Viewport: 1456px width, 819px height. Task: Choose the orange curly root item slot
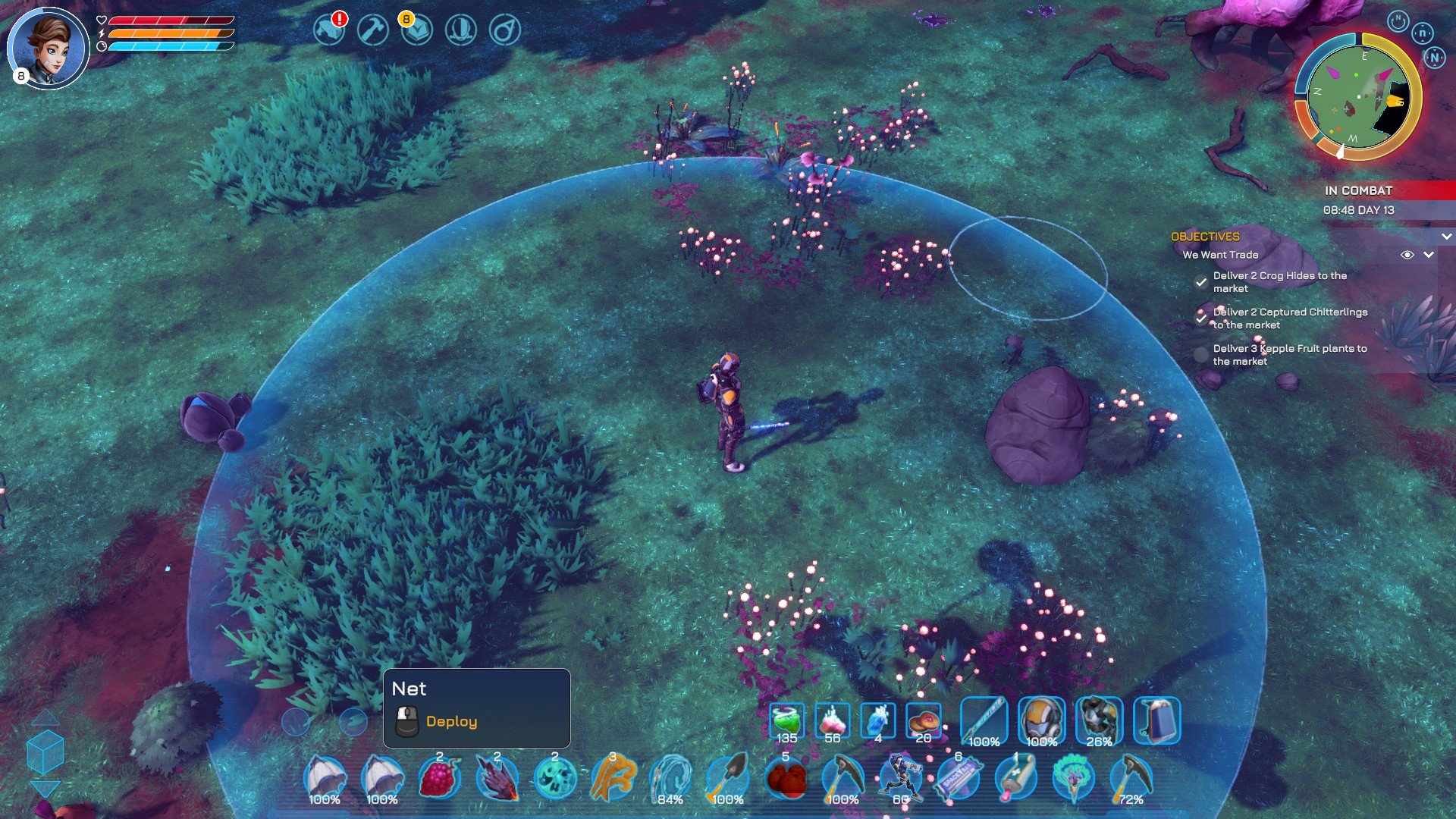[x=612, y=779]
